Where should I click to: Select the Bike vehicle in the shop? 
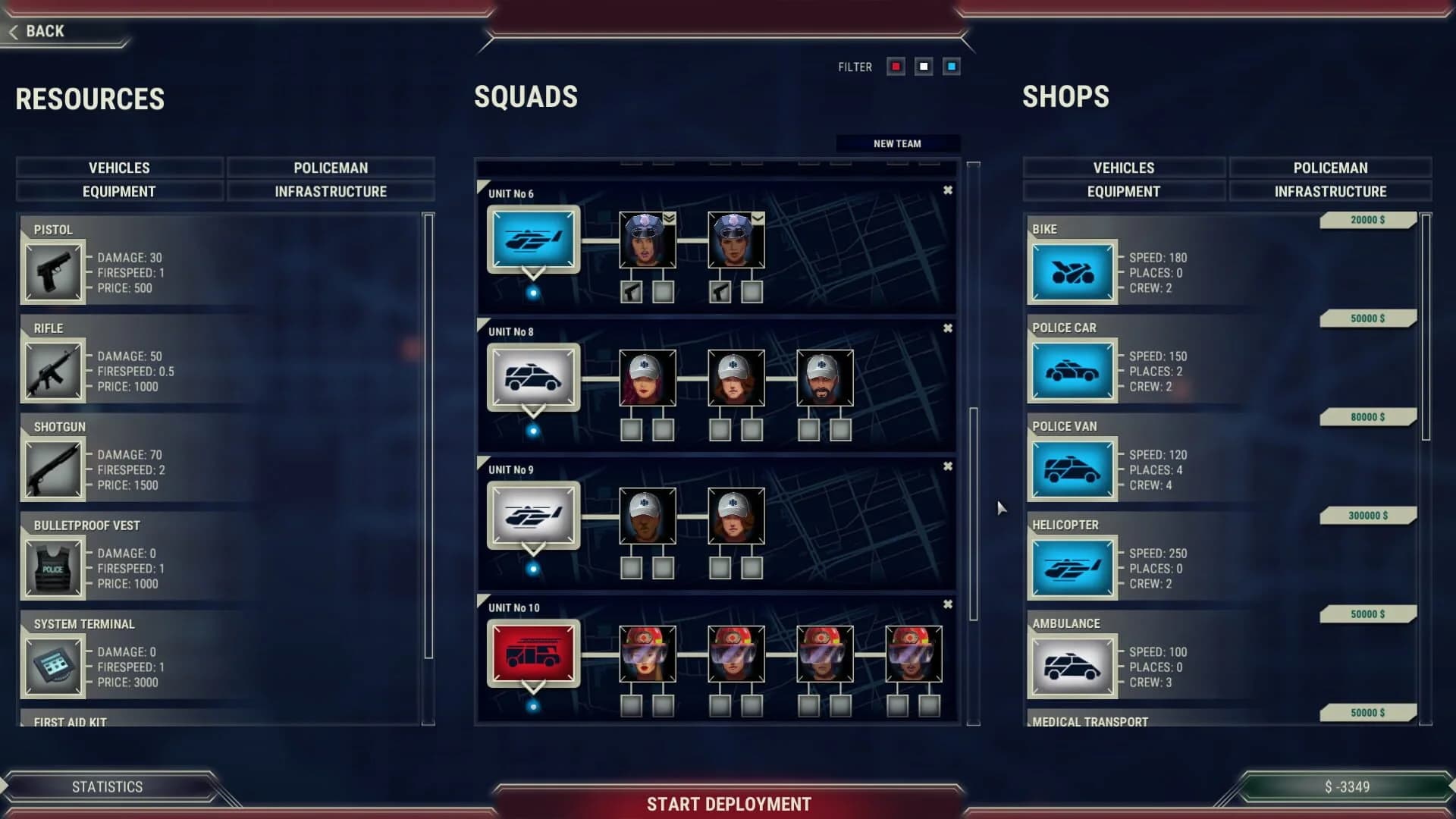coord(1072,271)
